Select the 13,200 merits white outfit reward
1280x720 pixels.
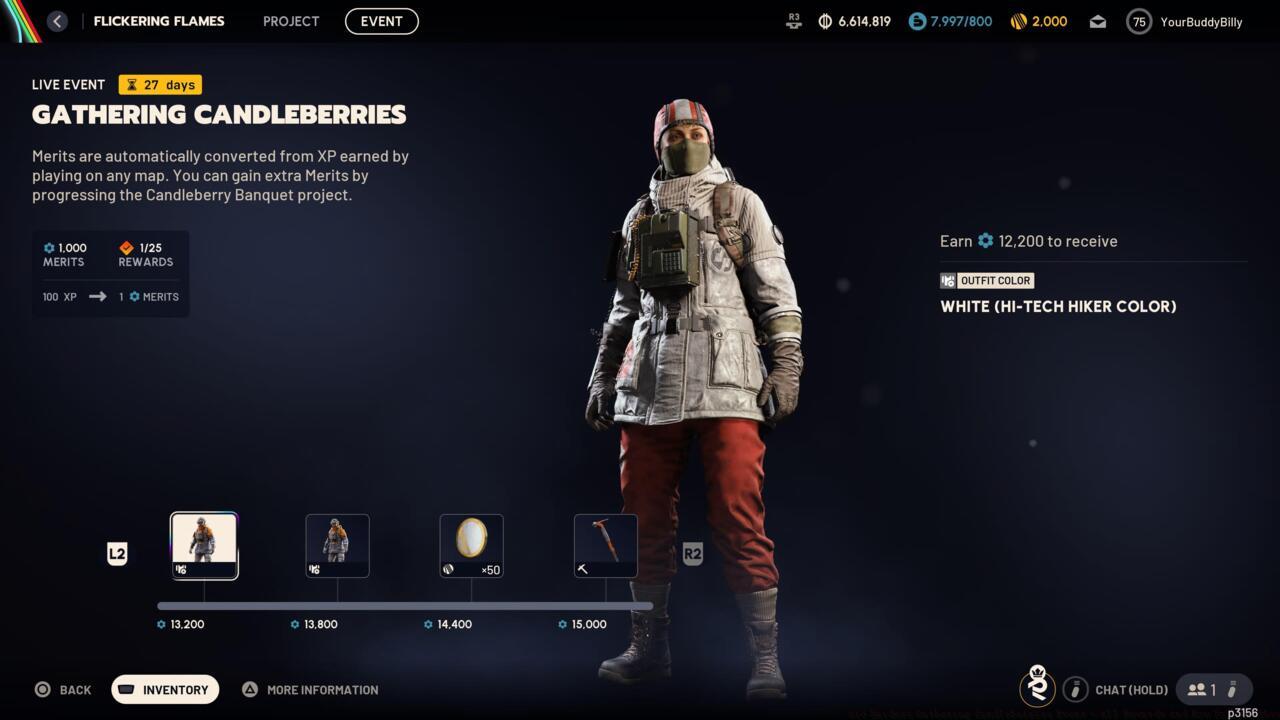pos(204,545)
